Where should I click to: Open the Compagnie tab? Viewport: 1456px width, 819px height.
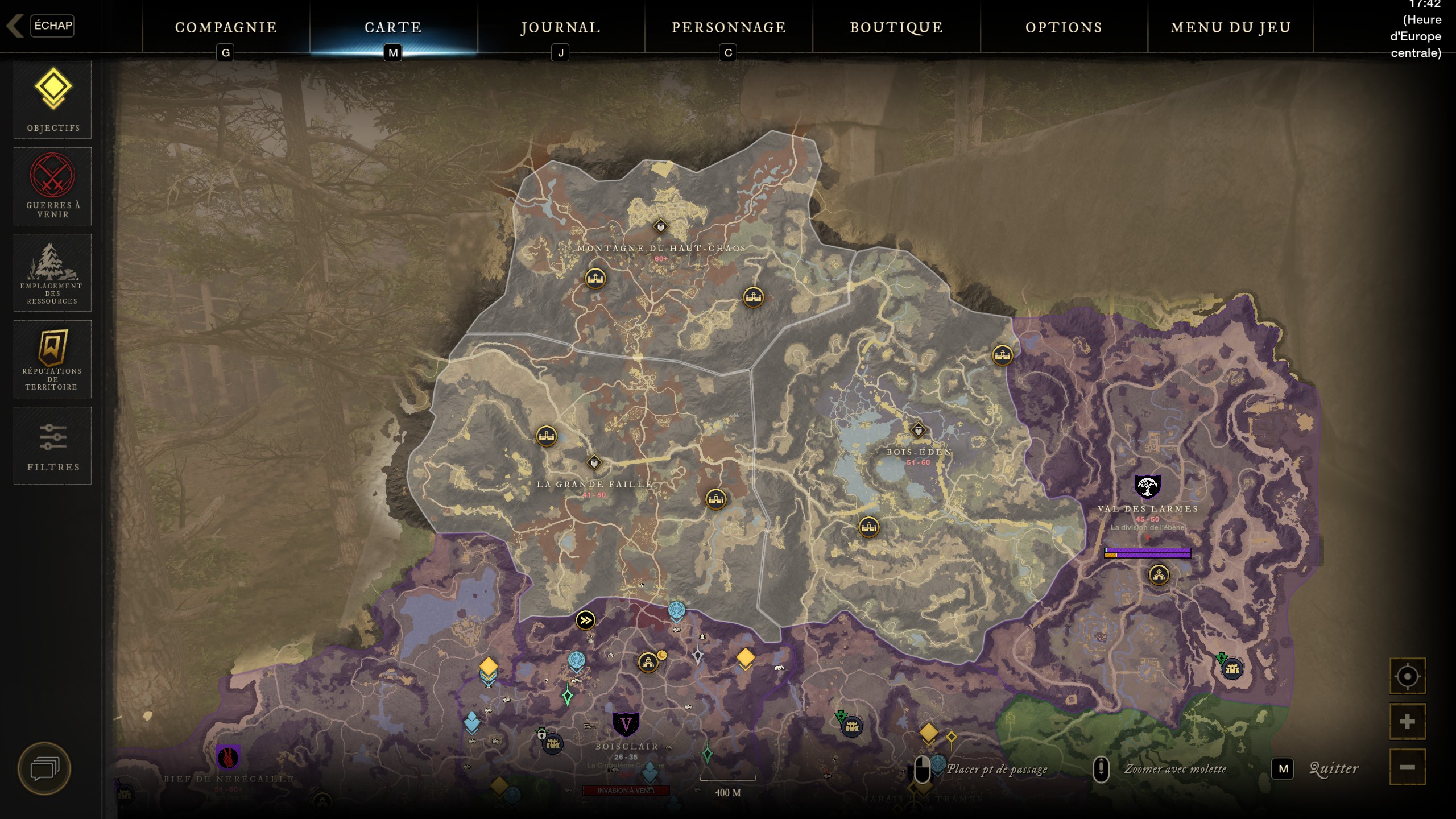(226, 27)
